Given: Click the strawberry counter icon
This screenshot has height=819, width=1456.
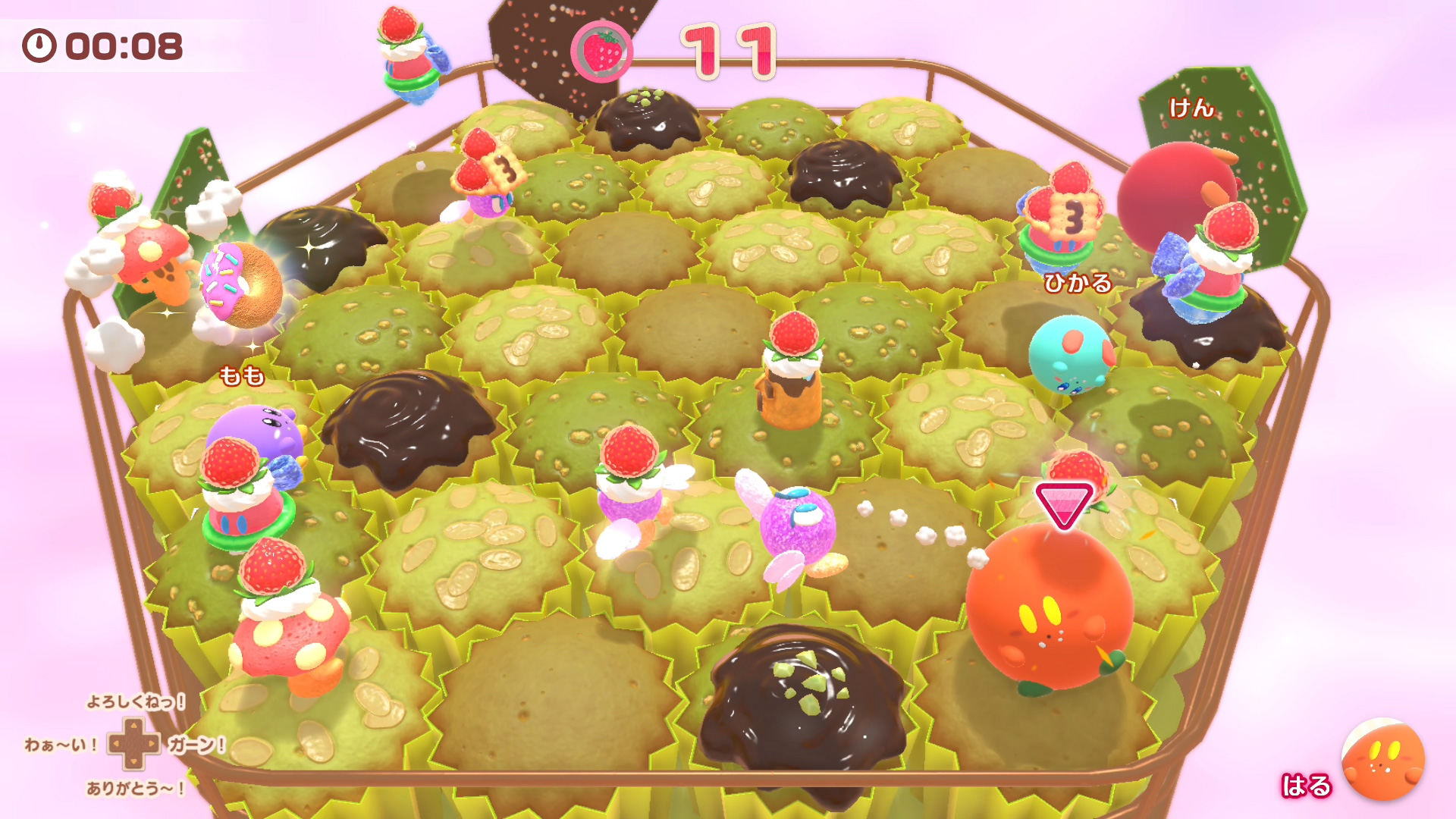Looking at the screenshot, I should tap(601, 52).
